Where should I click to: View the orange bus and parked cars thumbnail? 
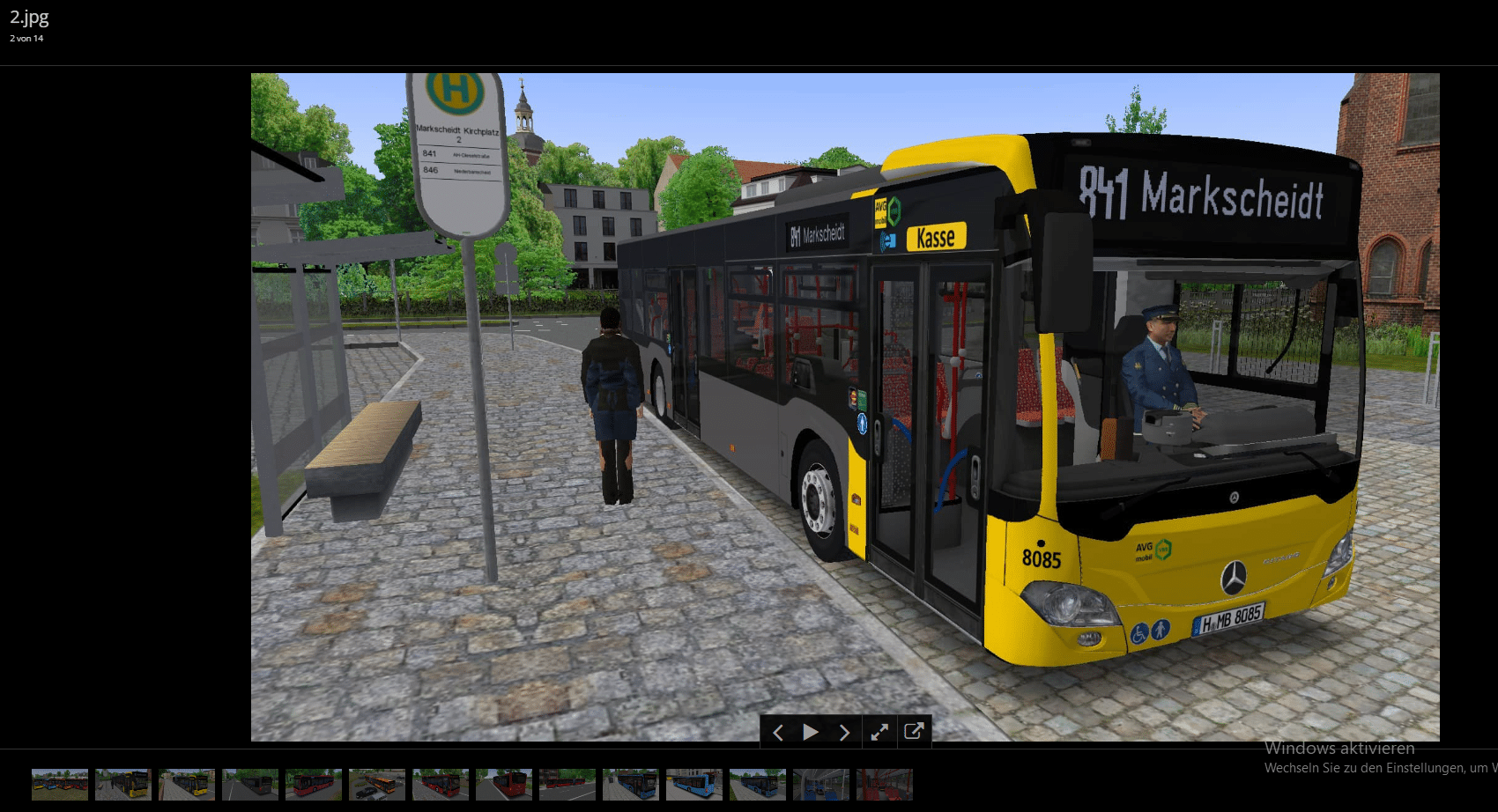coord(377,784)
